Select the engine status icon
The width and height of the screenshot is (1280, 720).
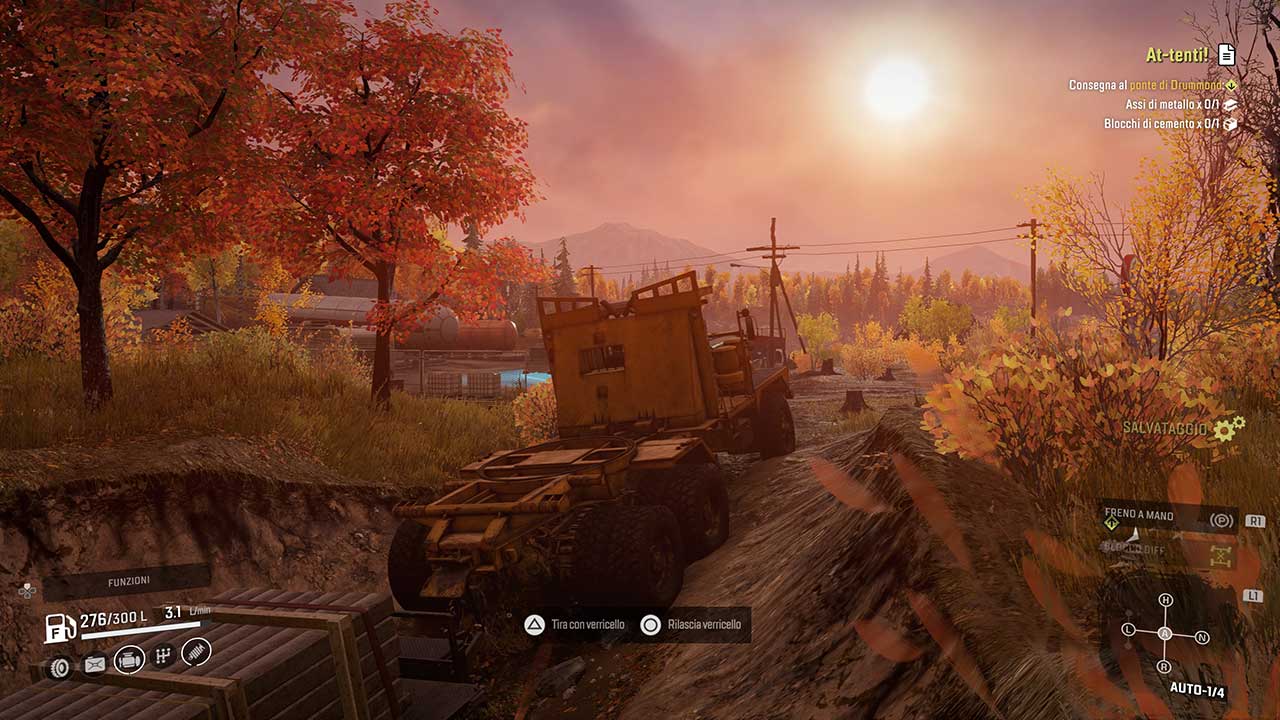129,659
